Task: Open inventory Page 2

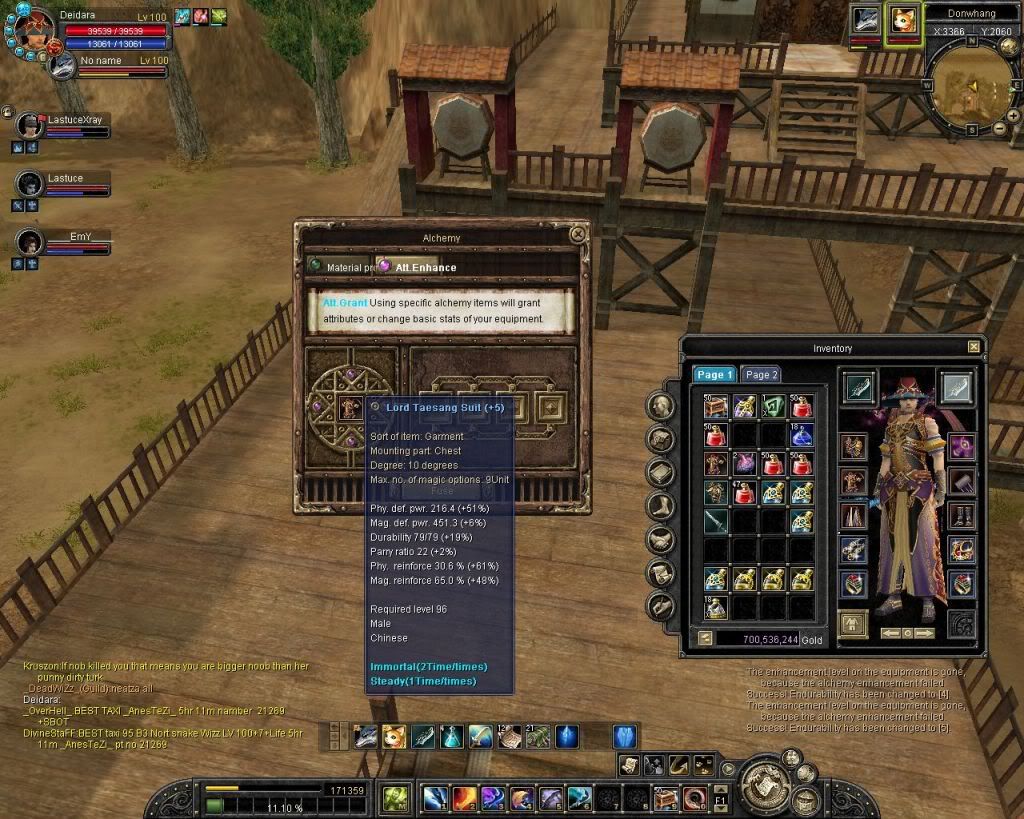Action: [x=761, y=374]
